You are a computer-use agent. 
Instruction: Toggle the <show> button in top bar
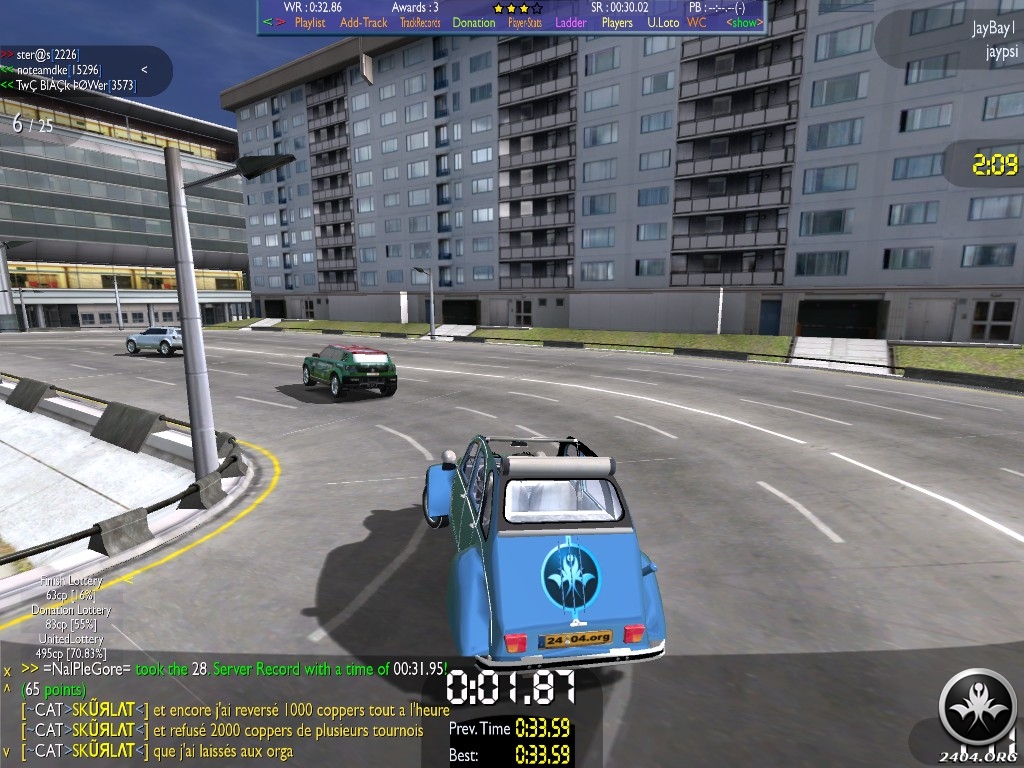tap(743, 23)
